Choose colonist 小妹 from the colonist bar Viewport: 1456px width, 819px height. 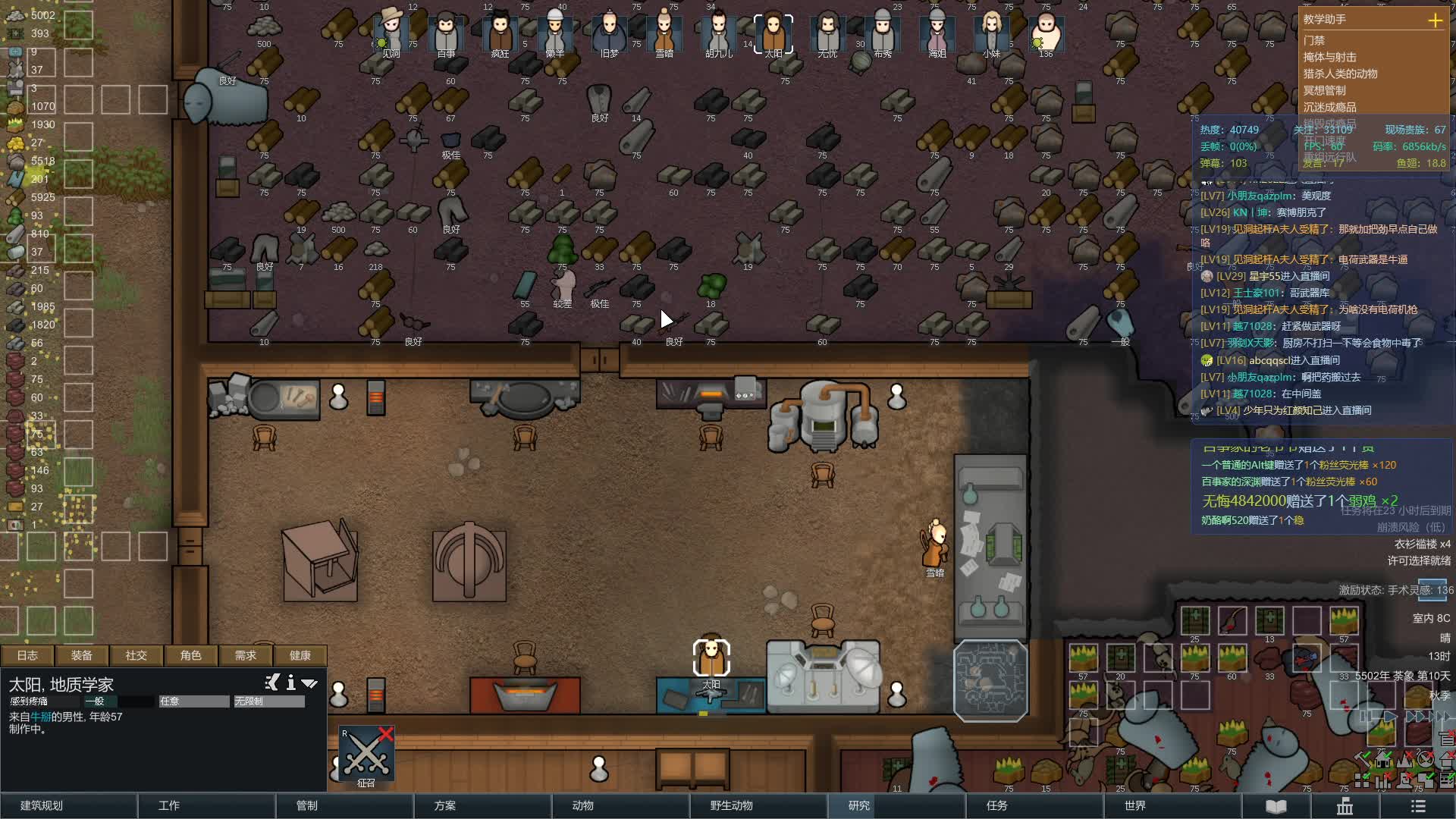[x=991, y=34]
